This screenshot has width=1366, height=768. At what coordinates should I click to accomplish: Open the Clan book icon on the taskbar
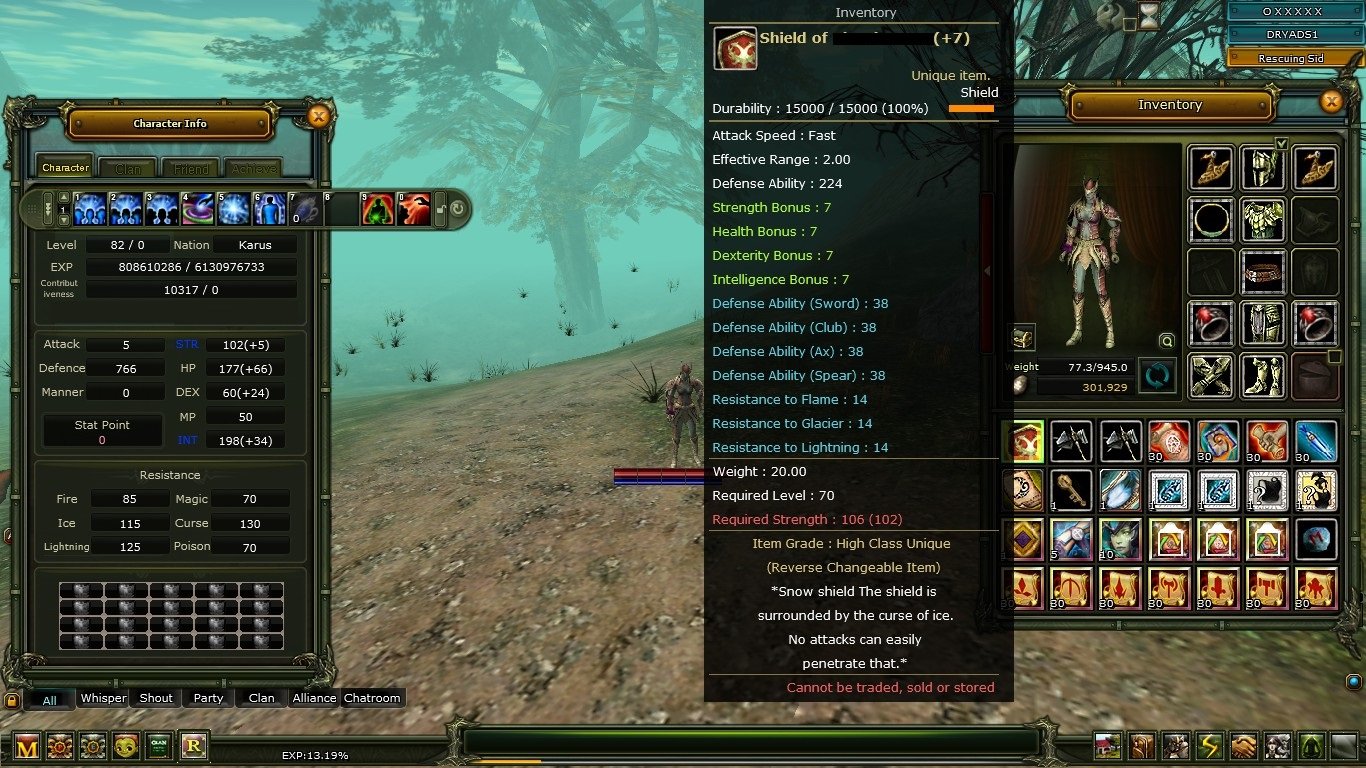click(159, 746)
